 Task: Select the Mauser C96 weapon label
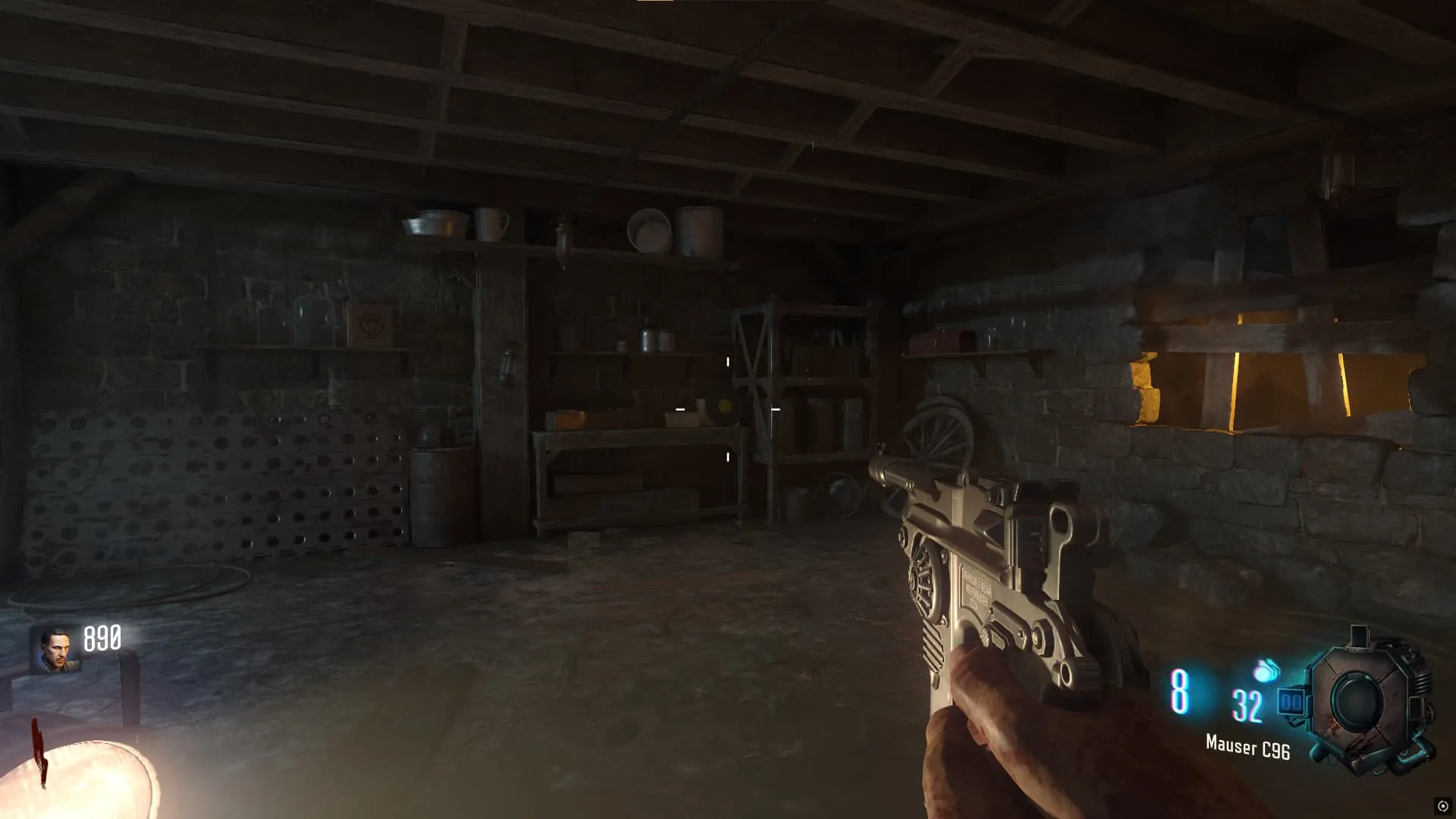(1247, 747)
